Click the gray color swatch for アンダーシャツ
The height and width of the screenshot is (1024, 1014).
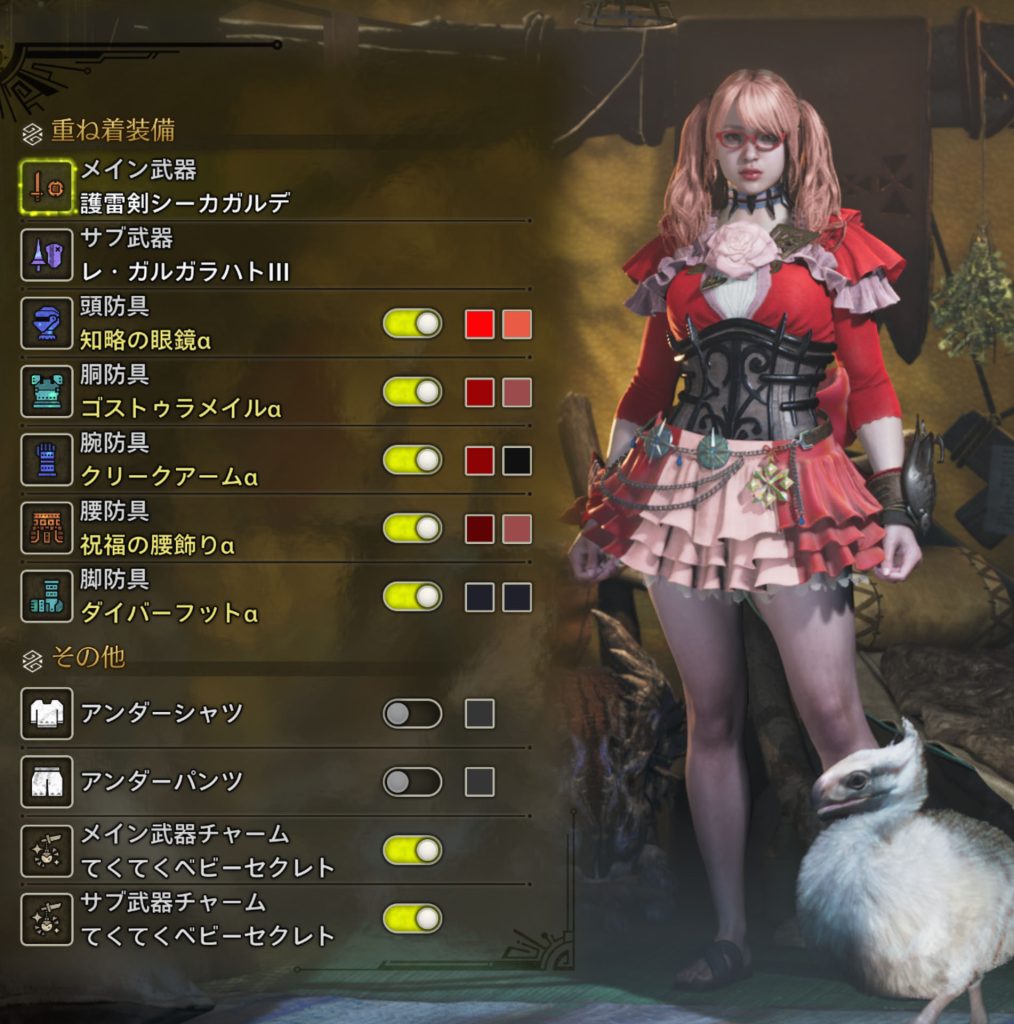pyautogui.click(x=480, y=714)
